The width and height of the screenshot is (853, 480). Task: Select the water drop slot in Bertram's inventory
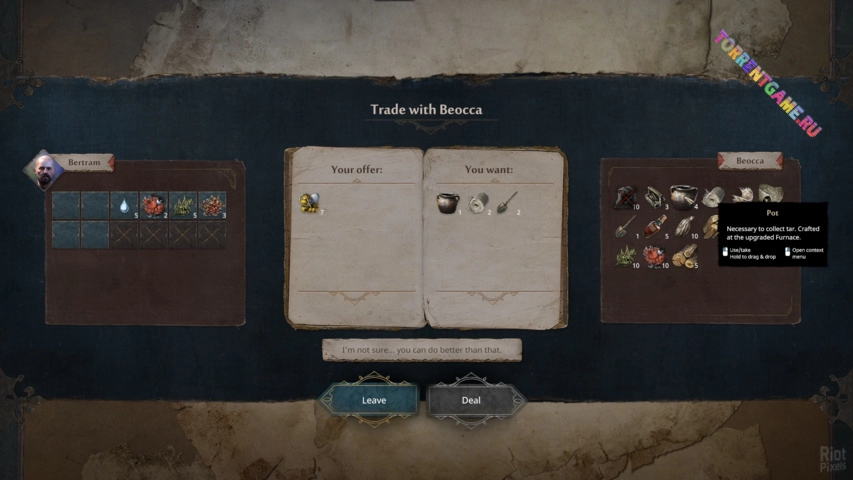124,205
